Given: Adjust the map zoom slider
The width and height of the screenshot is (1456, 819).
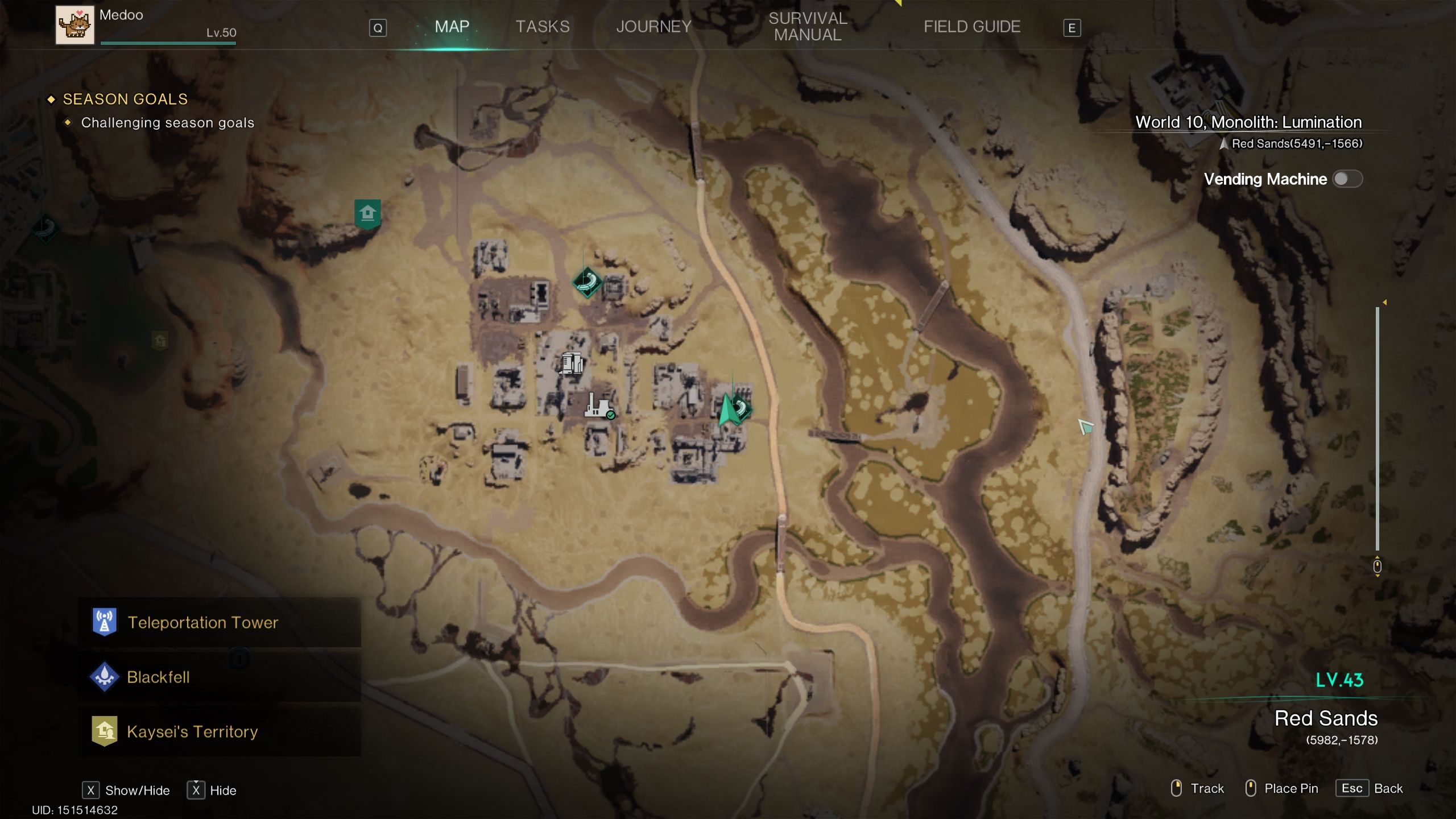Looking at the screenshot, I should pyautogui.click(x=1377, y=427).
